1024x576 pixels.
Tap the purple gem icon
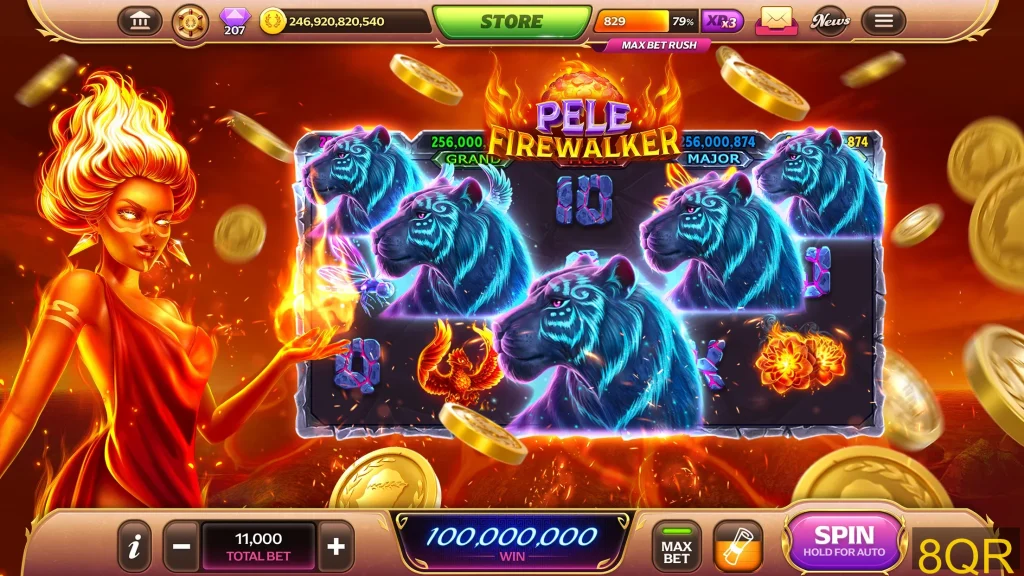tap(235, 18)
